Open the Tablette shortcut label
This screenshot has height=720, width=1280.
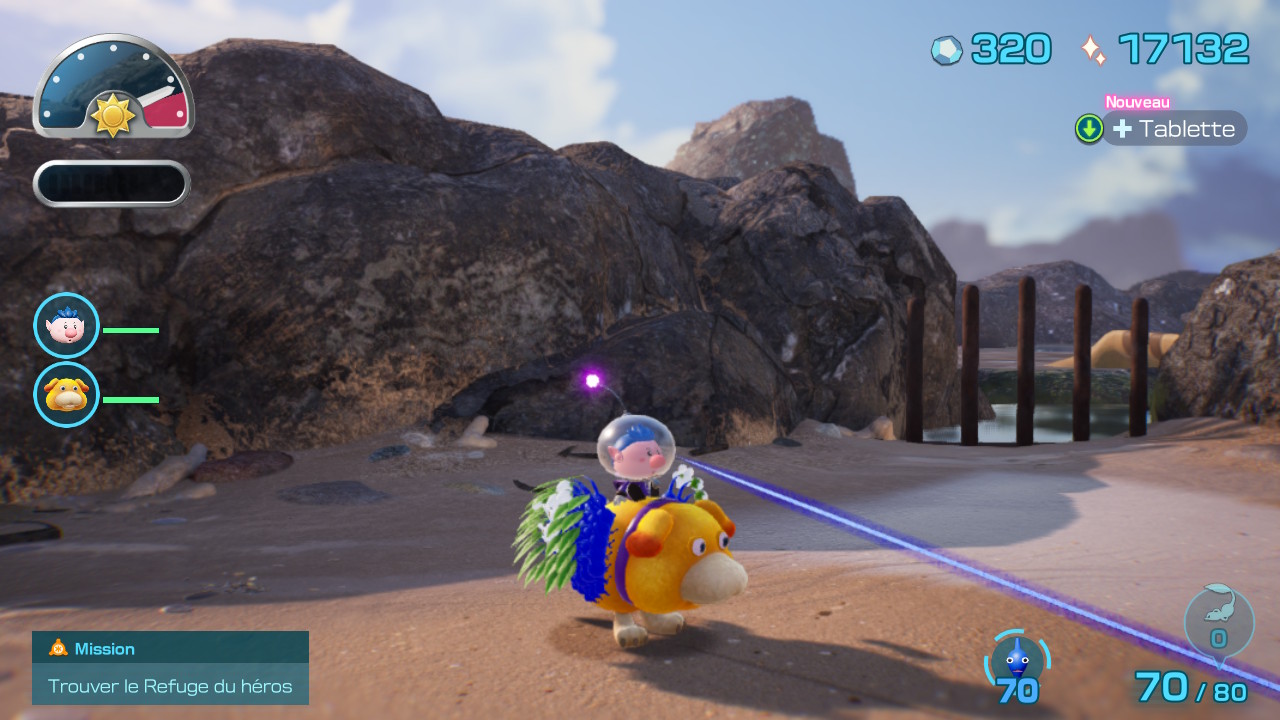[1175, 129]
